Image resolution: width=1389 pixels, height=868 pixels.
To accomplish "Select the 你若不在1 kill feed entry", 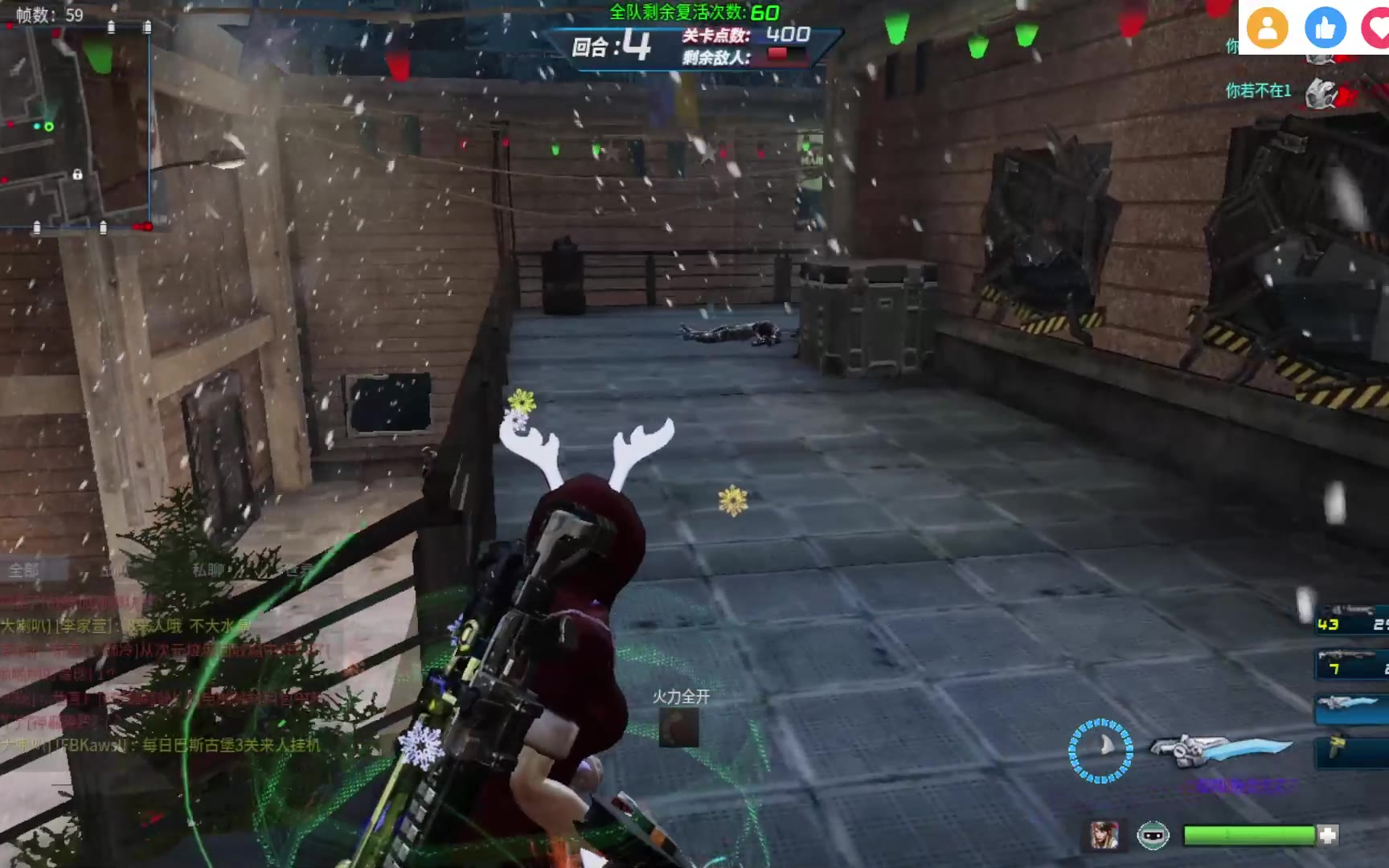I will 1259,91.
